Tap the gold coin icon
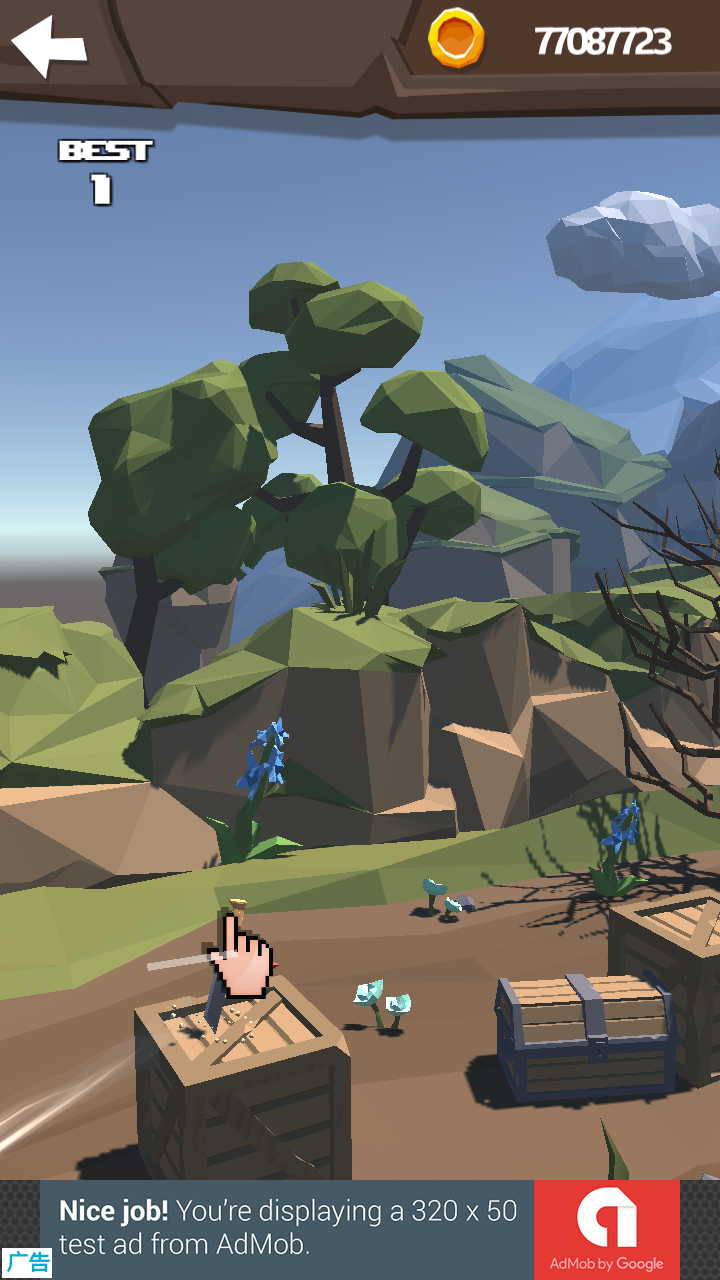 point(456,39)
